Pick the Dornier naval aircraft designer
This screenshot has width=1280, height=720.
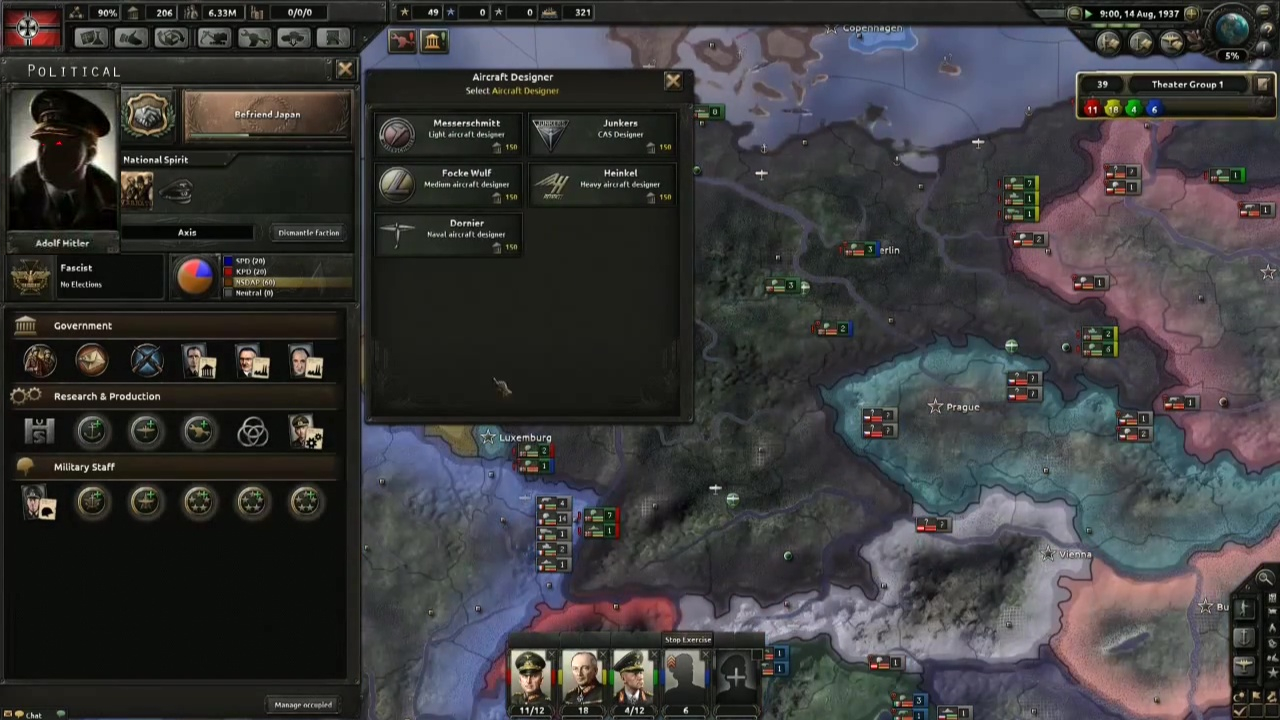448,234
